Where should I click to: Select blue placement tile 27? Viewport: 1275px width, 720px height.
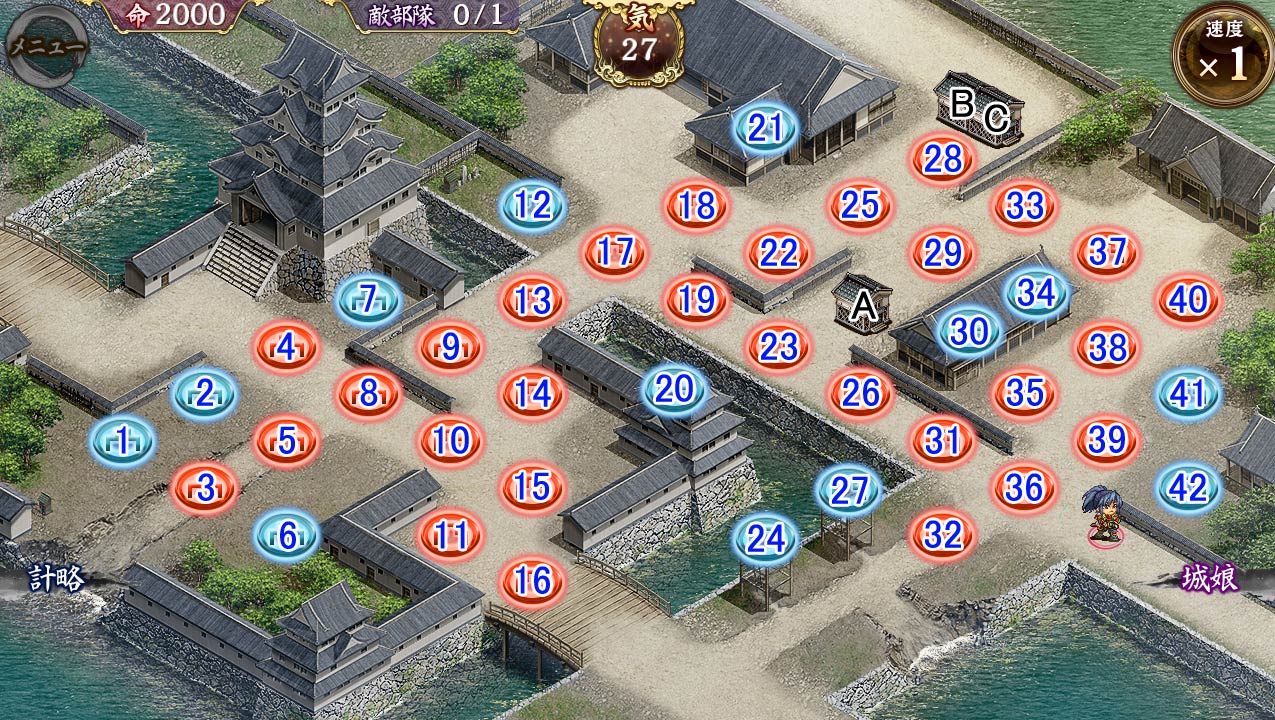click(849, 490)
